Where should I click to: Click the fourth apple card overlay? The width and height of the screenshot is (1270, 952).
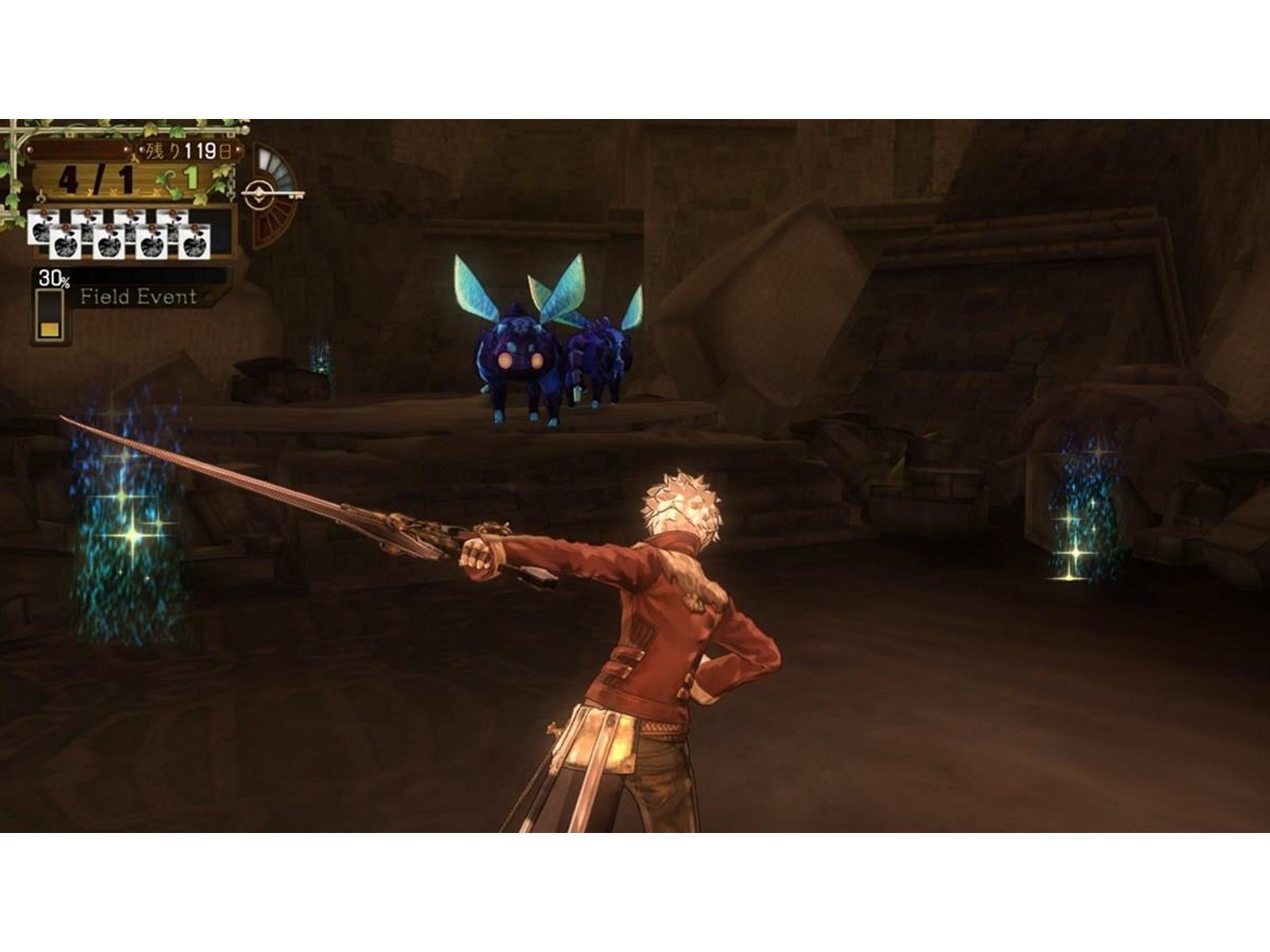(152, 242)
